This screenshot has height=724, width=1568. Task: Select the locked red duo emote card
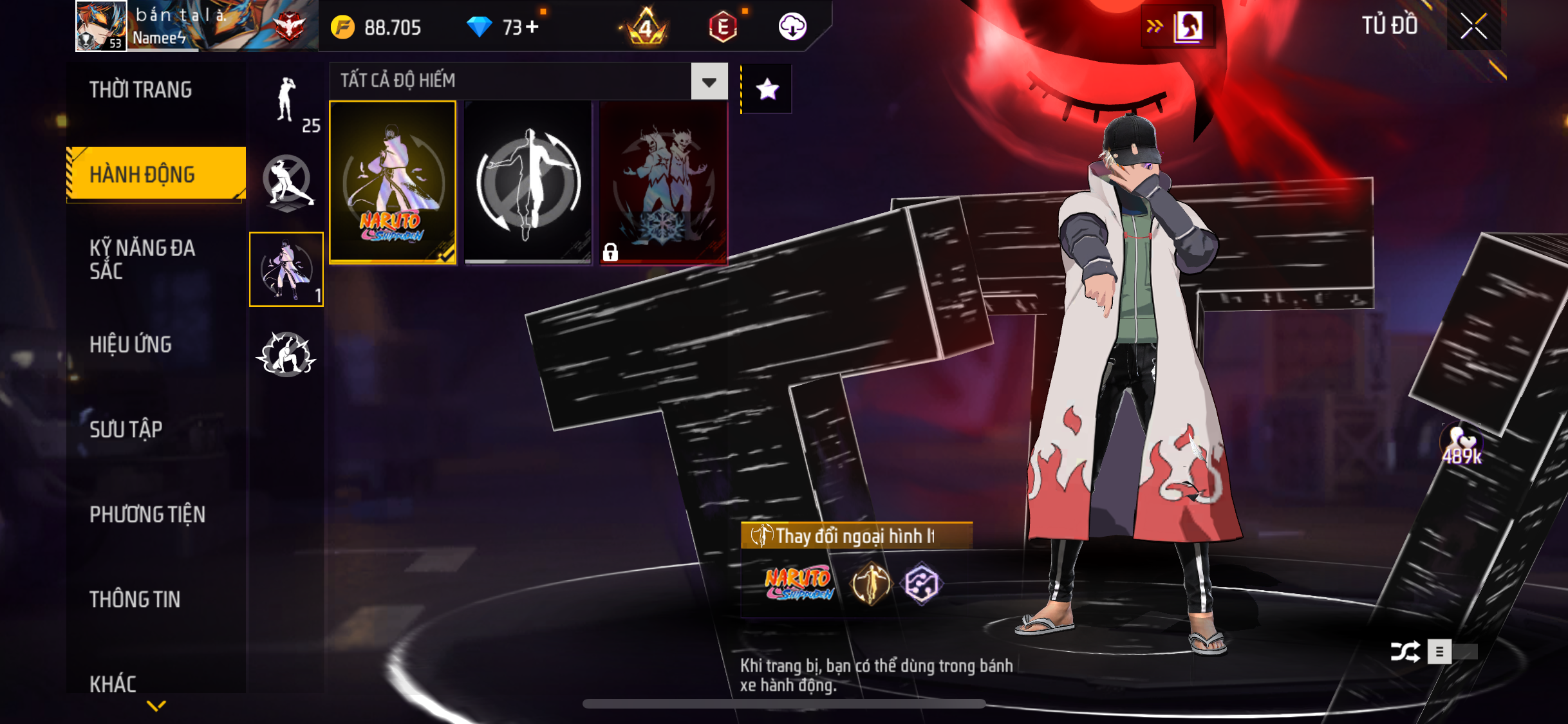pos(663,182)
